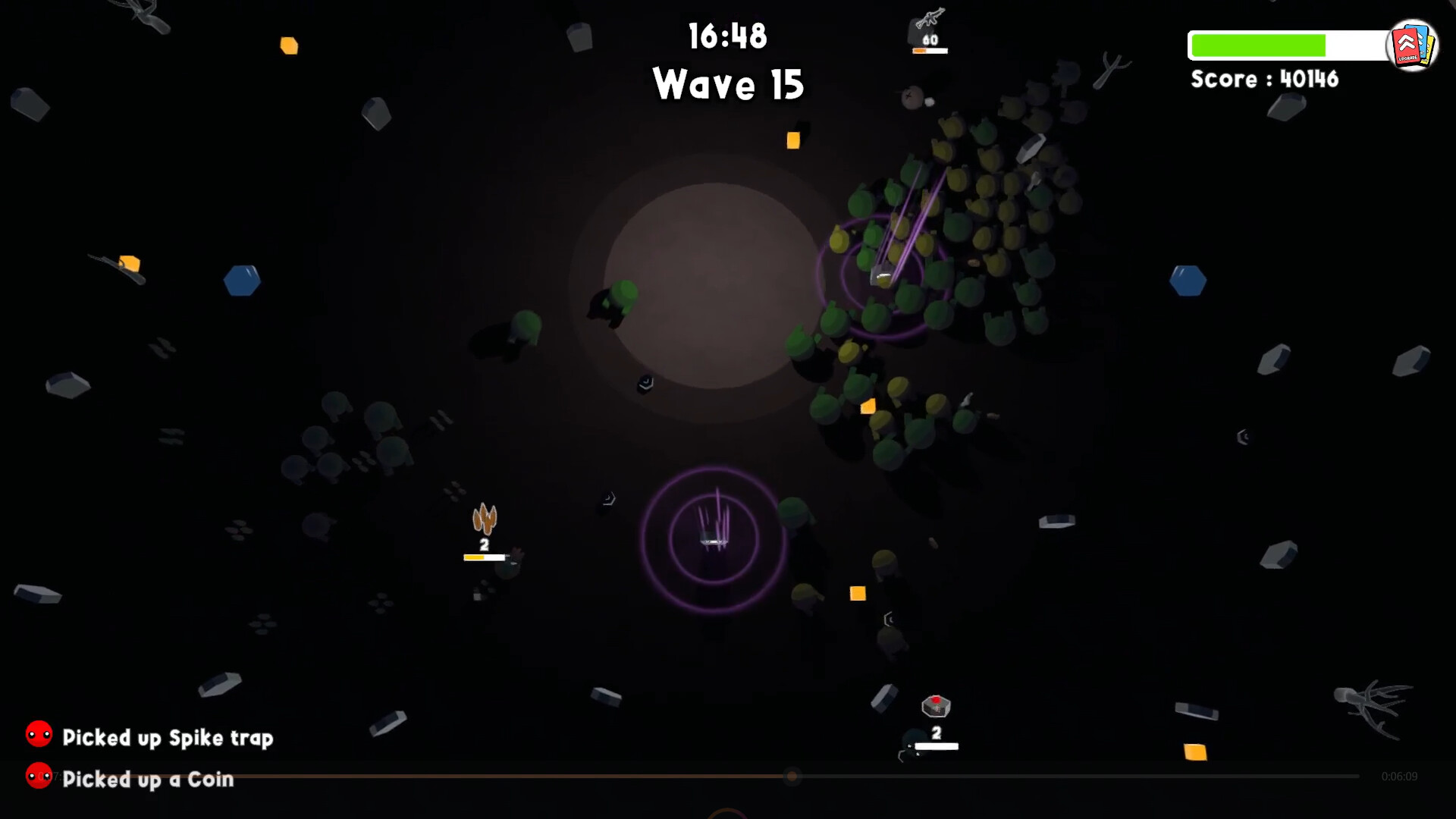Click the orange ammo reload bar under the rifle
Viewport: 1456px width, 819px height.
[x=930, y=50]
